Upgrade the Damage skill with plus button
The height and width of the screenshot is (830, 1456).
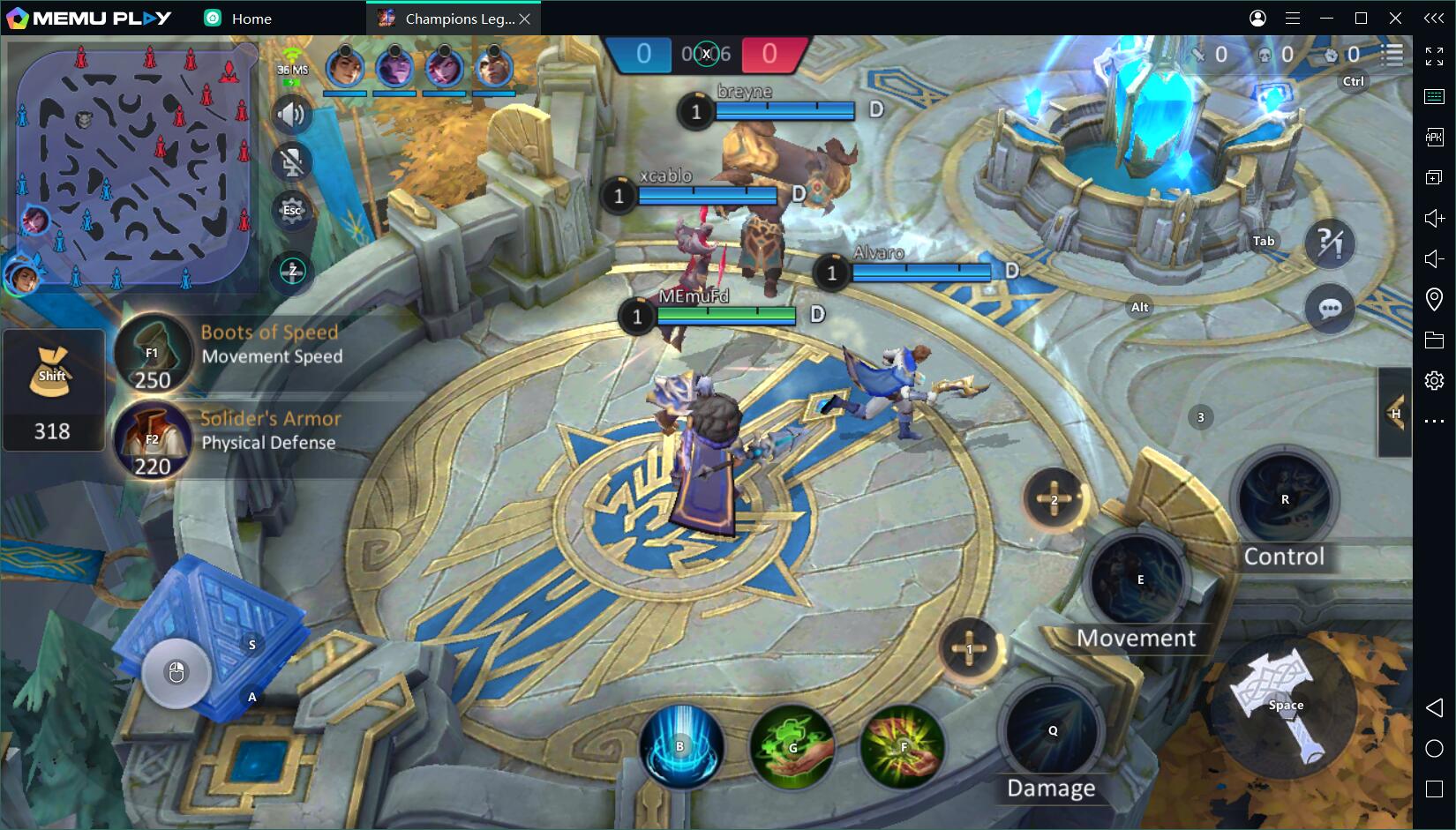(x=969, y=650)
